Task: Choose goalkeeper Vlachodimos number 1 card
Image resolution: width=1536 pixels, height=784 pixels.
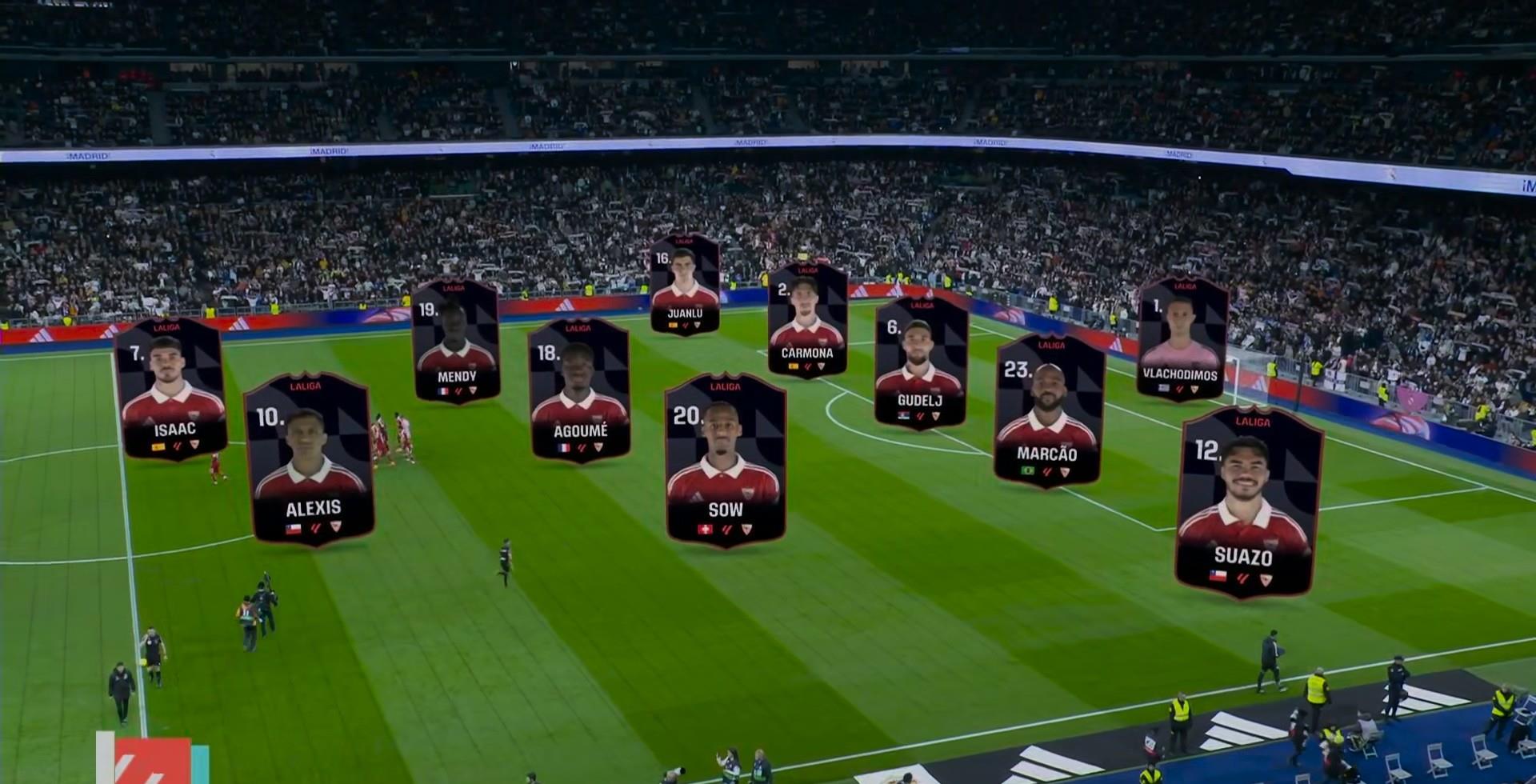Action: click(1182, 338)
